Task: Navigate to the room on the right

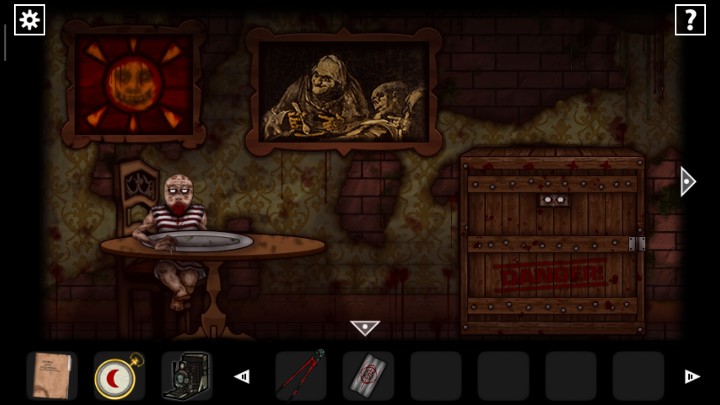Action: click(687, 180)
